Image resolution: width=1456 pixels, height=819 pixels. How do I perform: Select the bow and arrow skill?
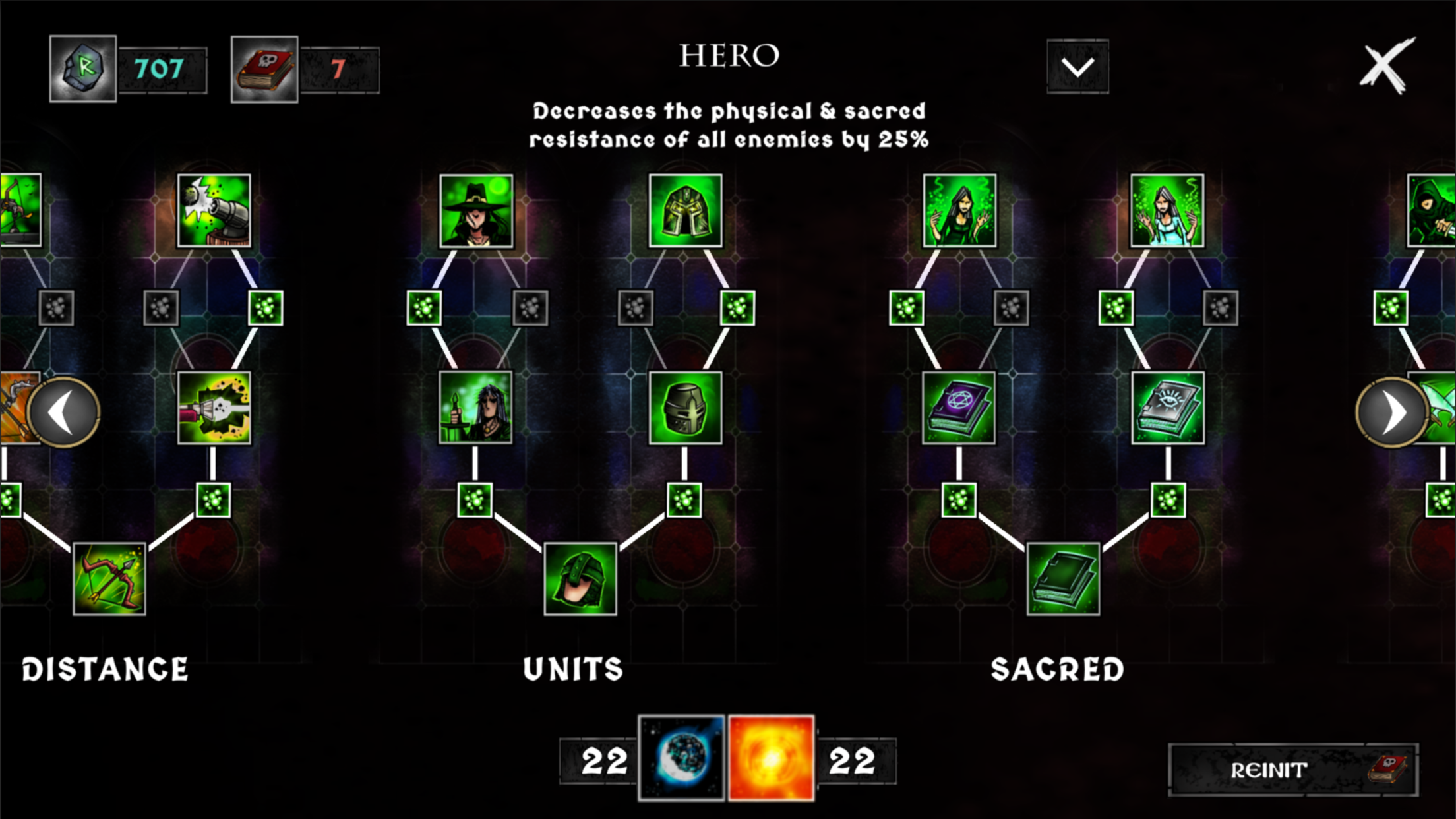(x=109, y=579)
